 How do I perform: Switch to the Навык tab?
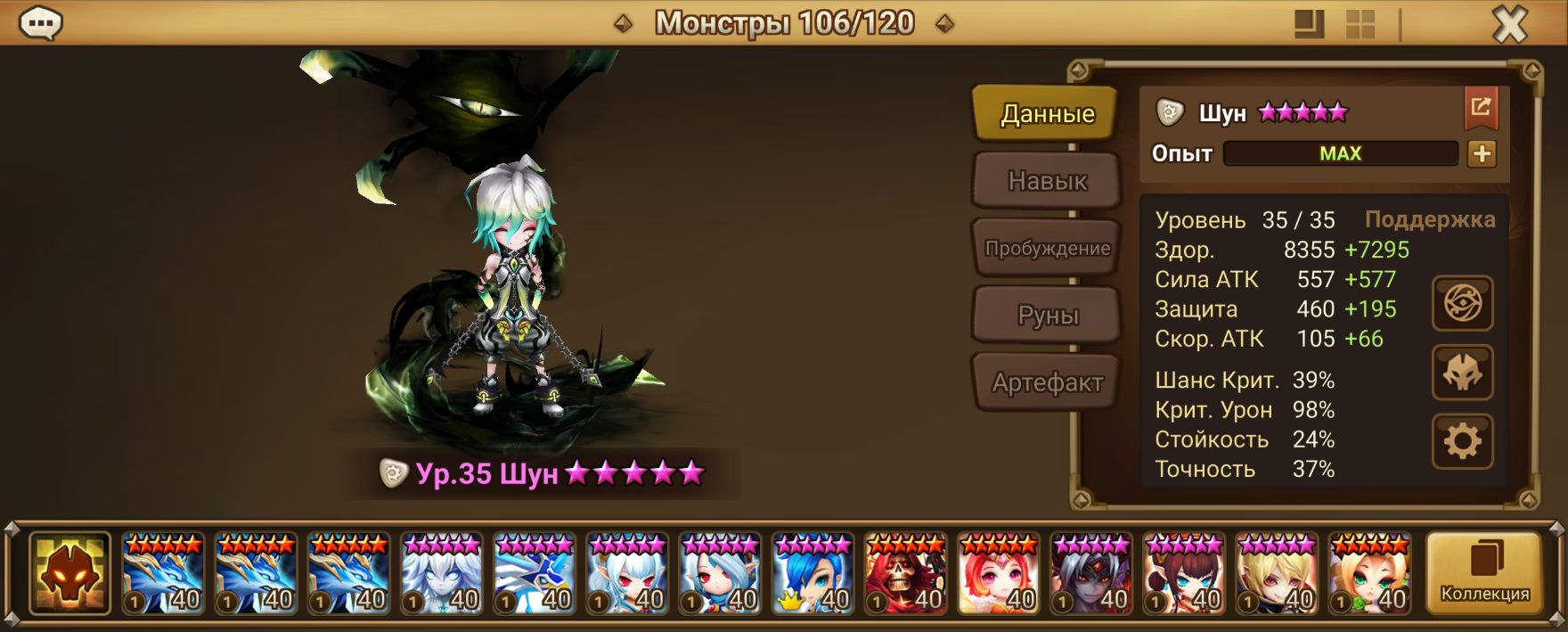[x=1047, y=181]
